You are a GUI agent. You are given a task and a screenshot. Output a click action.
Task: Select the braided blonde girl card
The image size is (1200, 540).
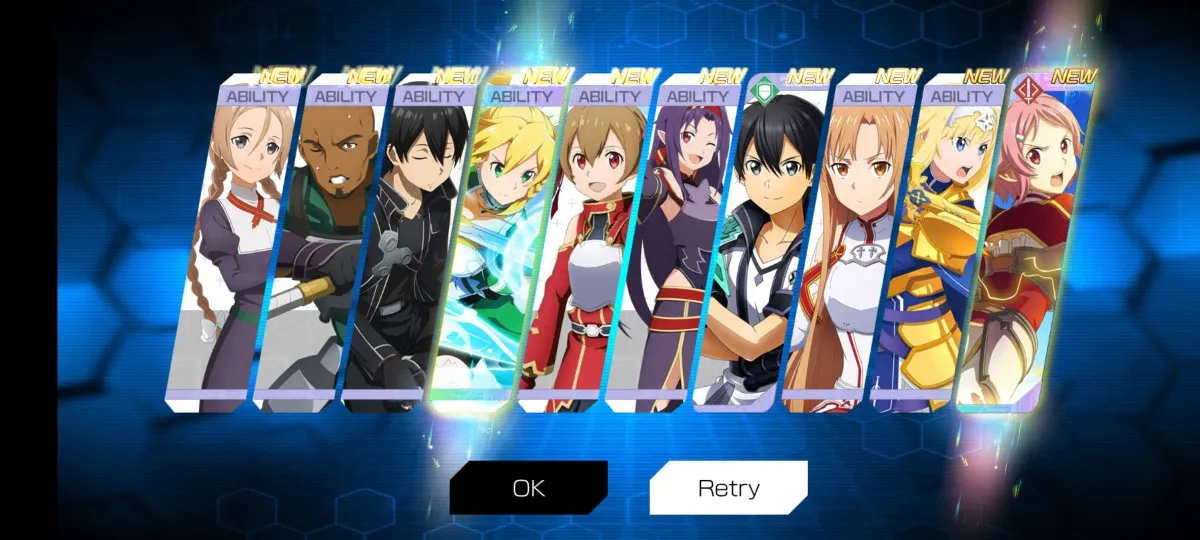(x=230, y=250)
